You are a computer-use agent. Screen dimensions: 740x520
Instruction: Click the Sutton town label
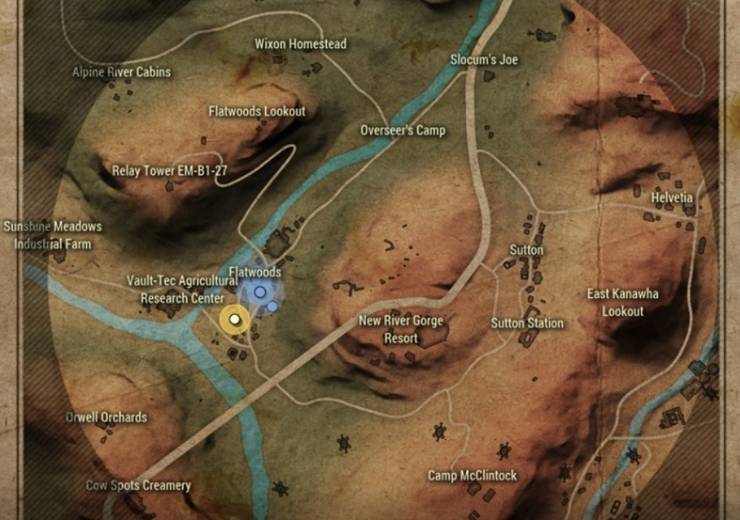(526, 249)
